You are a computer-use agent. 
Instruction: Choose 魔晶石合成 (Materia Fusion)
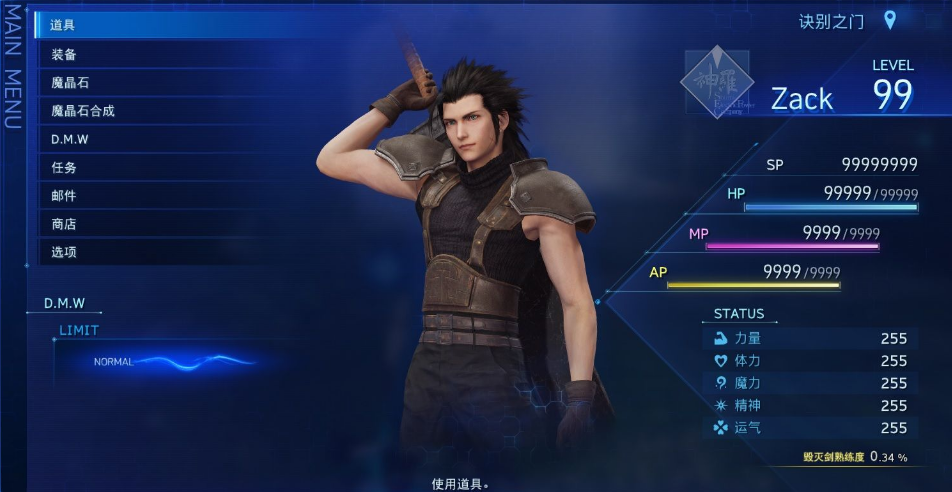pyautogui.click(x=83, y=110)
